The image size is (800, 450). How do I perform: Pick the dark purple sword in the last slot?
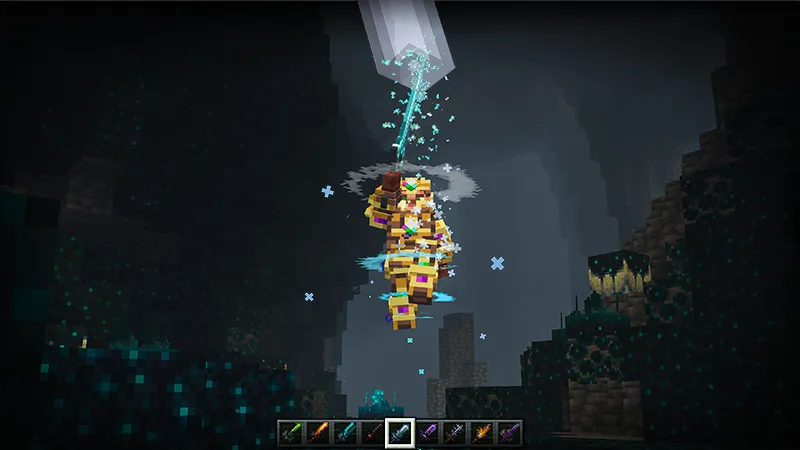508,432
